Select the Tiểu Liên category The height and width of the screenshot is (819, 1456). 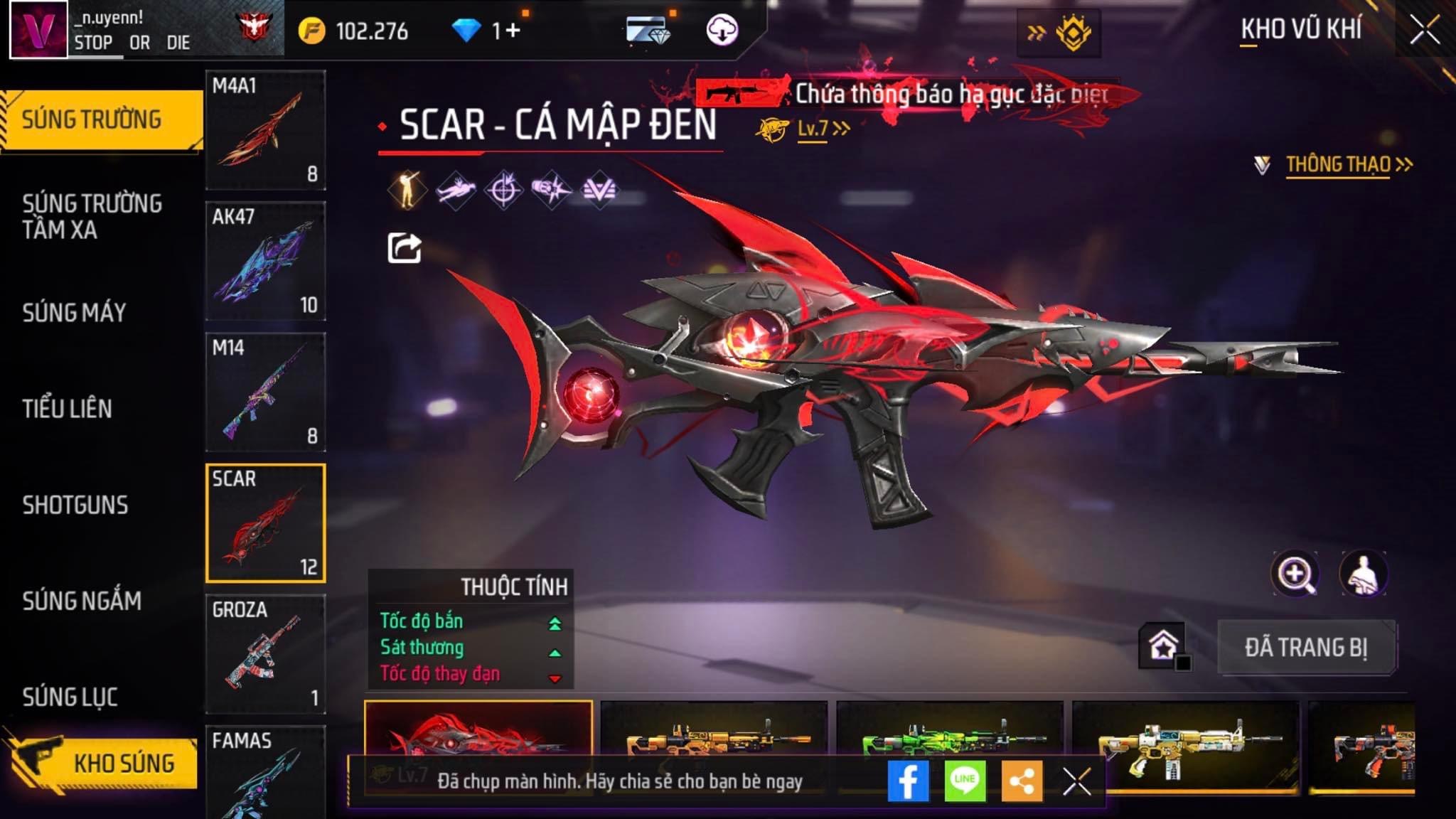67,408
